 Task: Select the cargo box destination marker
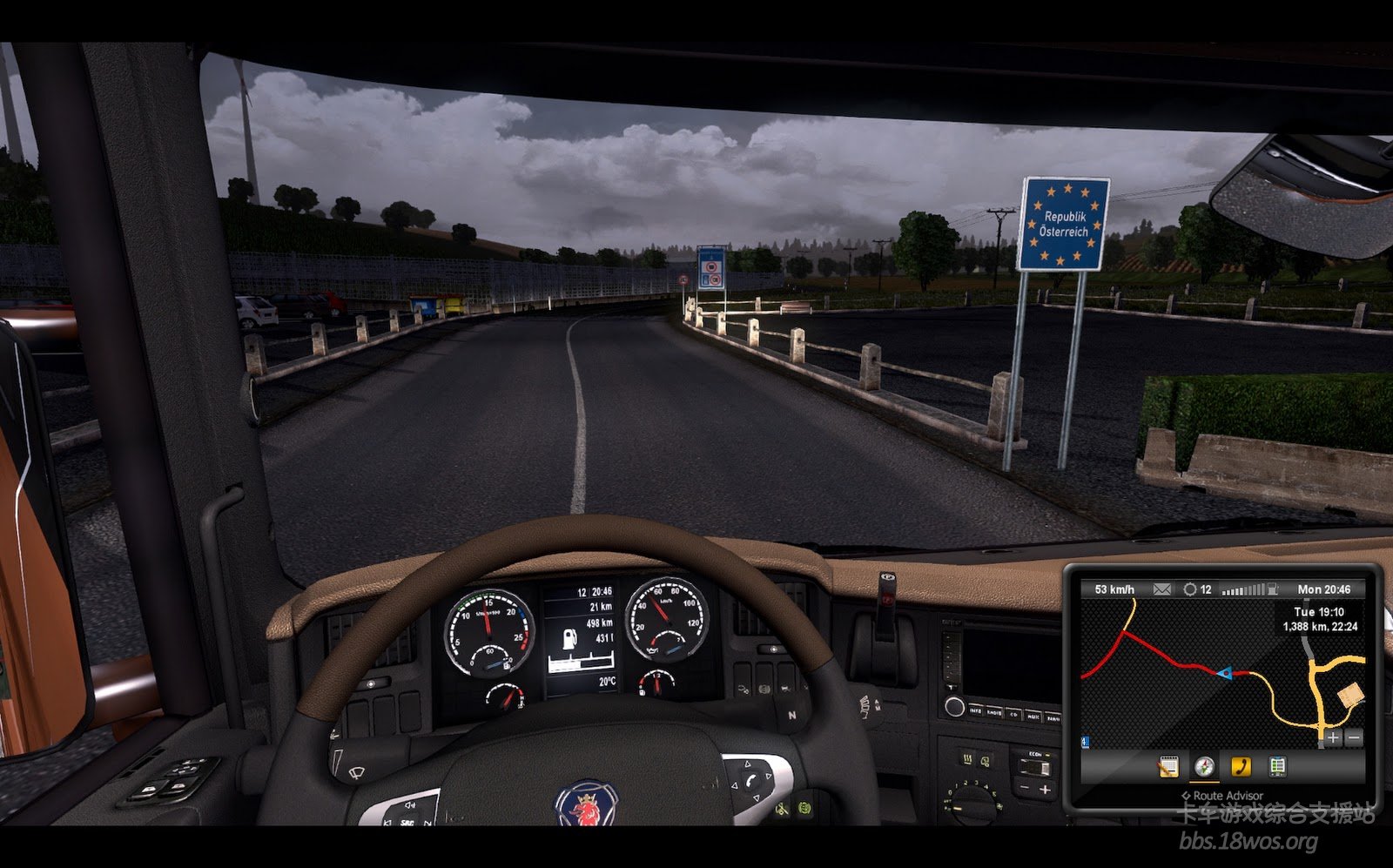click(1350, 694)
